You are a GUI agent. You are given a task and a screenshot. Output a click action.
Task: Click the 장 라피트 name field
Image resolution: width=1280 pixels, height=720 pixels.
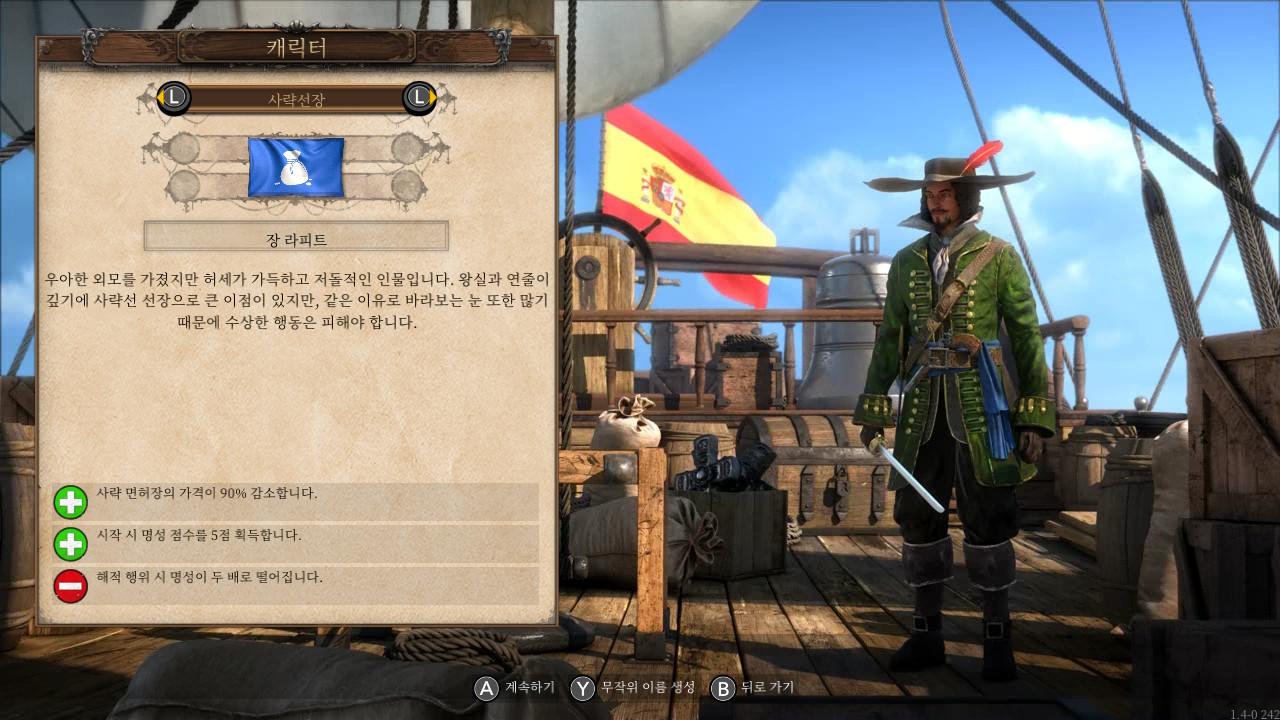296,236
